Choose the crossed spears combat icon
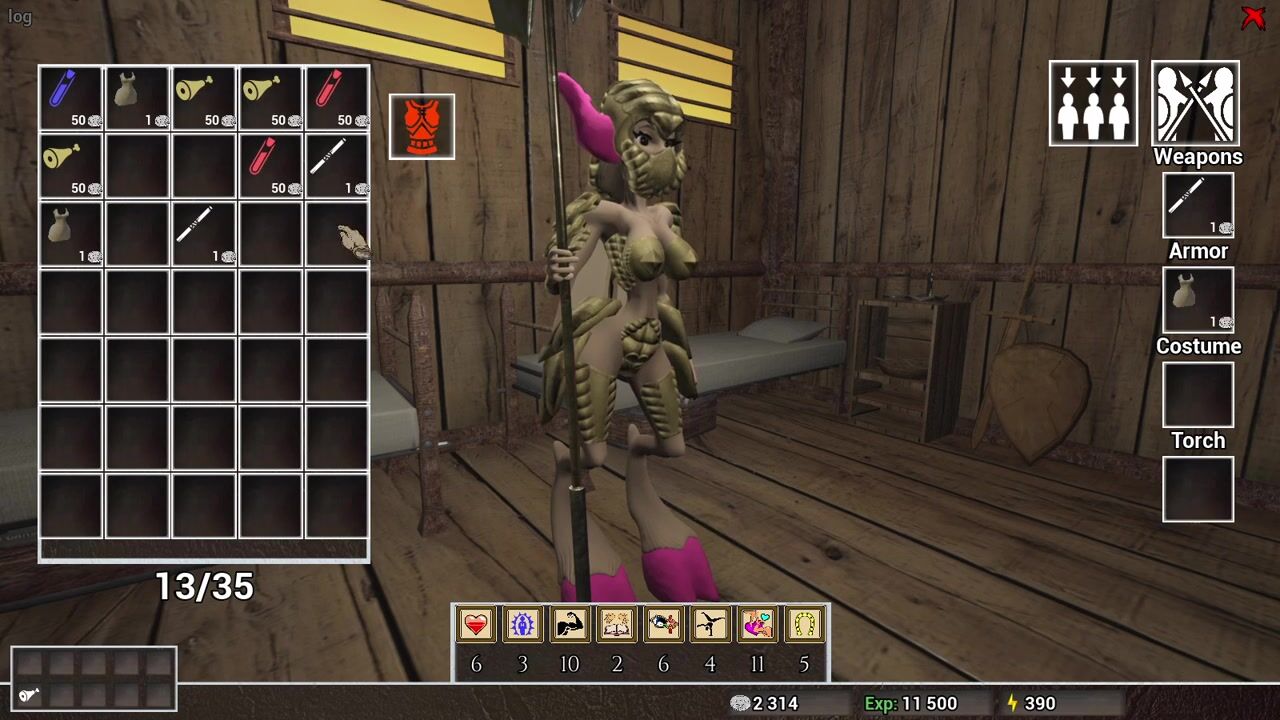This screenshot has height=720, width=1280. (x=1195, y=103)
